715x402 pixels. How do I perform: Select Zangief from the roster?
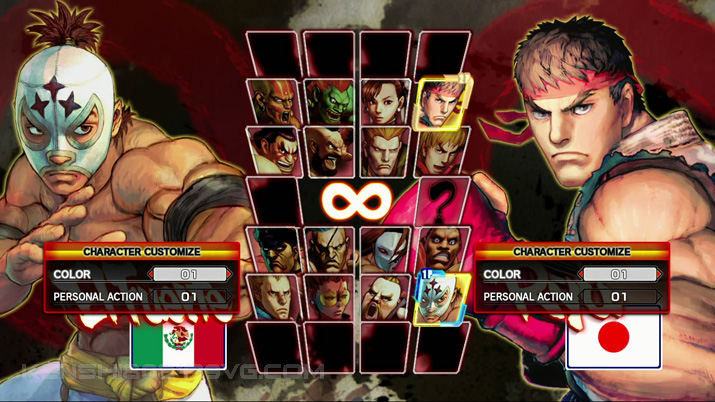[x=329, y=151]
